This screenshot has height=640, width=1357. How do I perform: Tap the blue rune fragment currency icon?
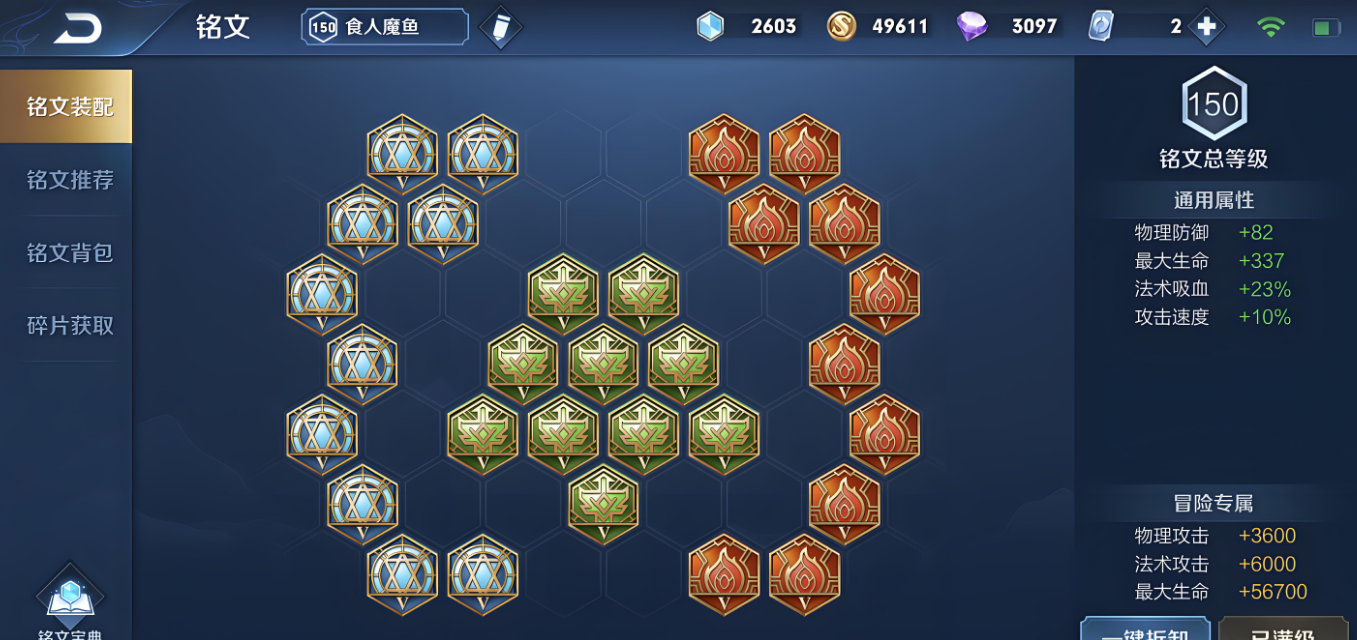pos(709,27)
